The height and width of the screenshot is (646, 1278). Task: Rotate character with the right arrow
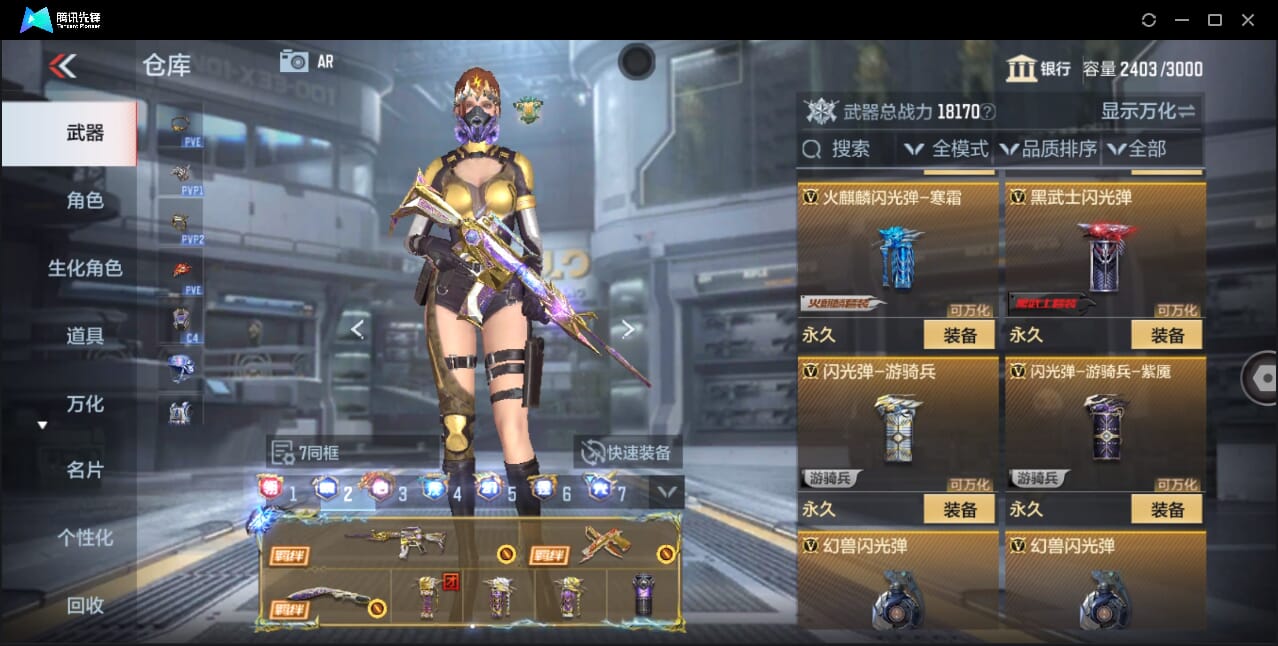click(x=628, y=329)
